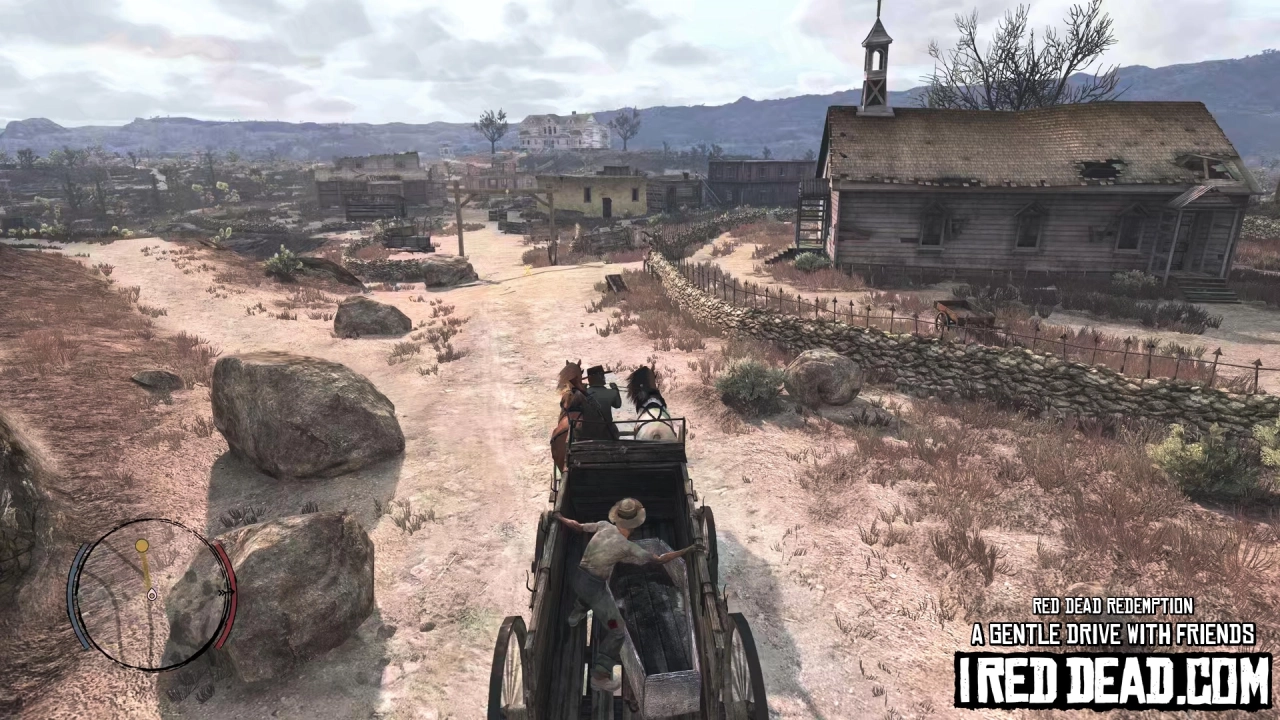This screenshot has width=1280, height=720.
Task: Select the wagon driver character
Action: click(600, 400)
